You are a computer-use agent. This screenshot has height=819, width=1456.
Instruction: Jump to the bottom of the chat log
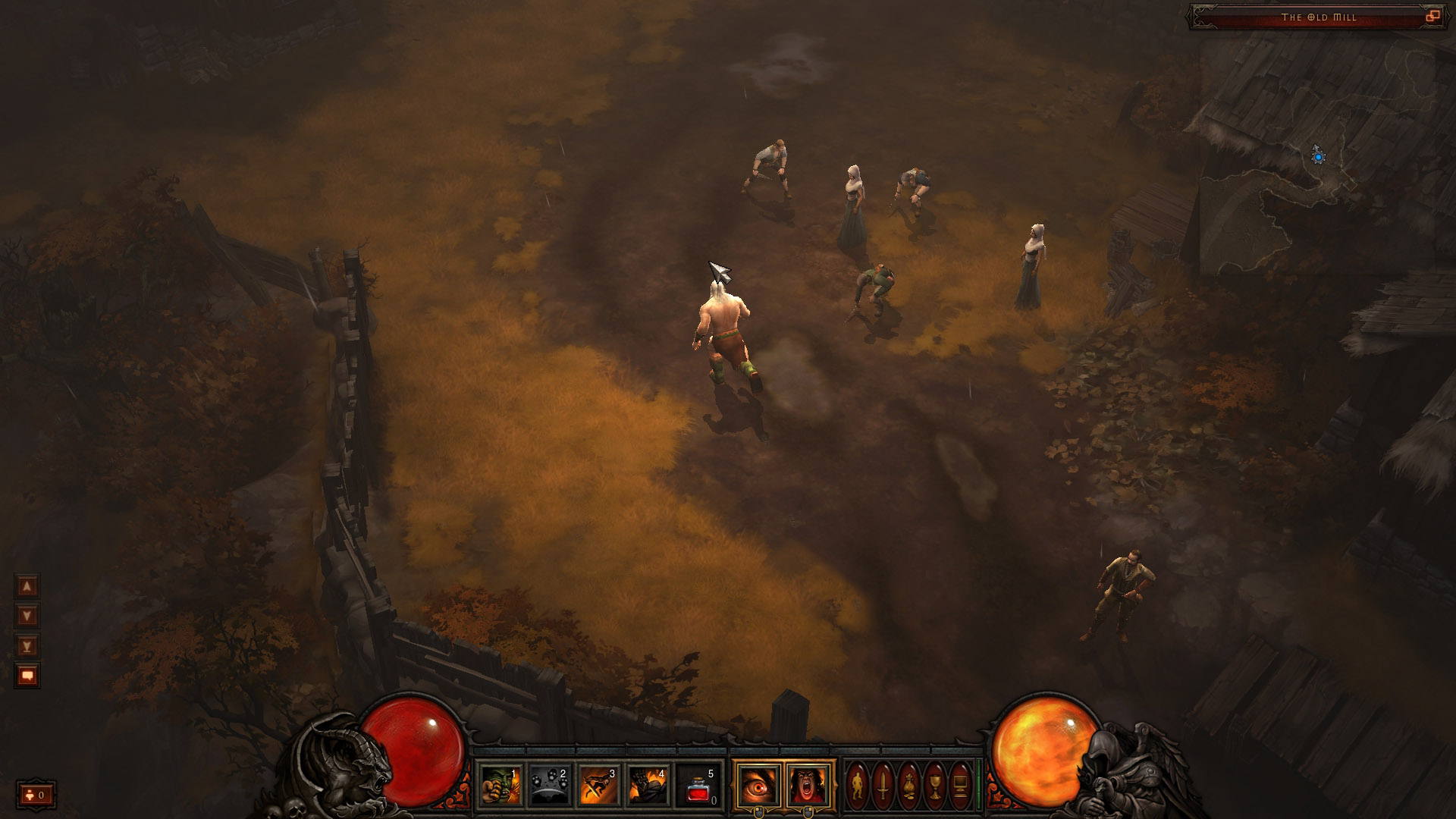pyautogui.click(x=27, y=646)
